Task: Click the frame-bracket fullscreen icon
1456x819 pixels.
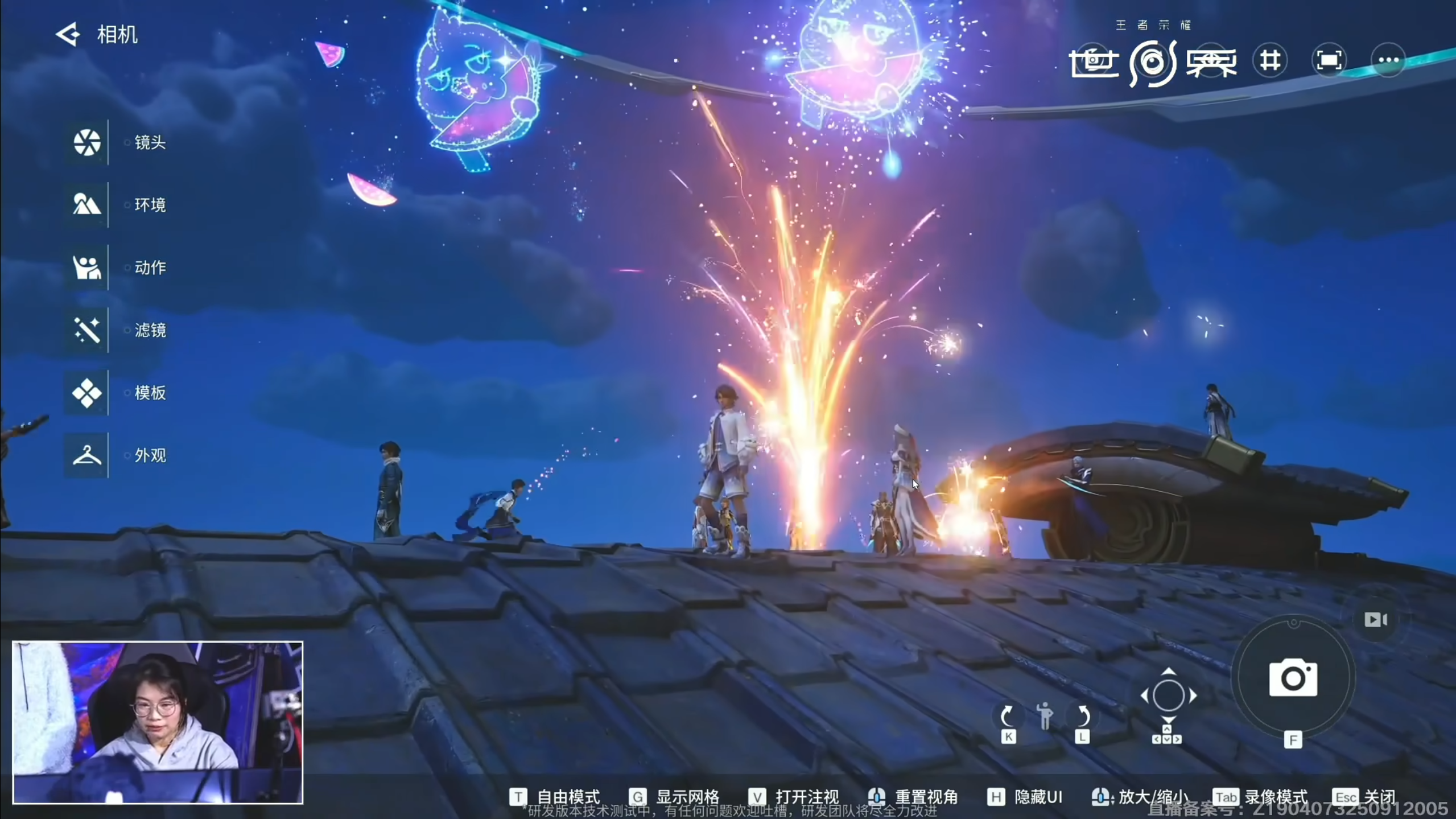Action: (1329, 60)
